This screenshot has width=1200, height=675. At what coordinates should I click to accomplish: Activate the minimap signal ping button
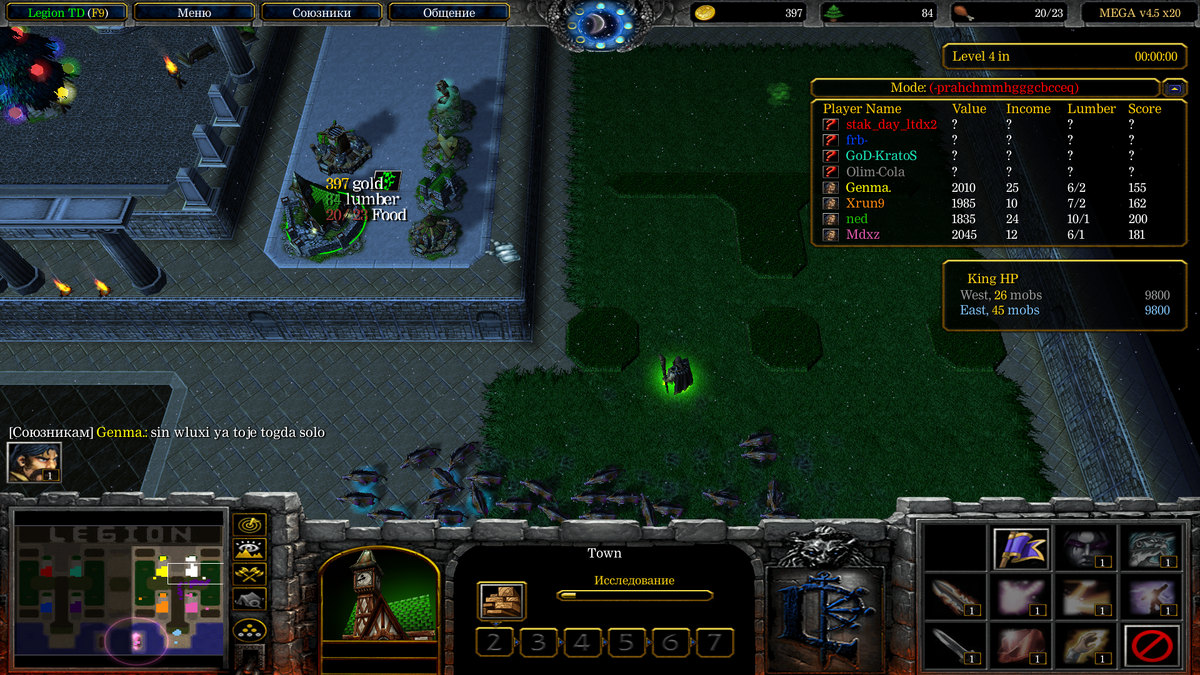pyautogui.click(x=249, y=524)
